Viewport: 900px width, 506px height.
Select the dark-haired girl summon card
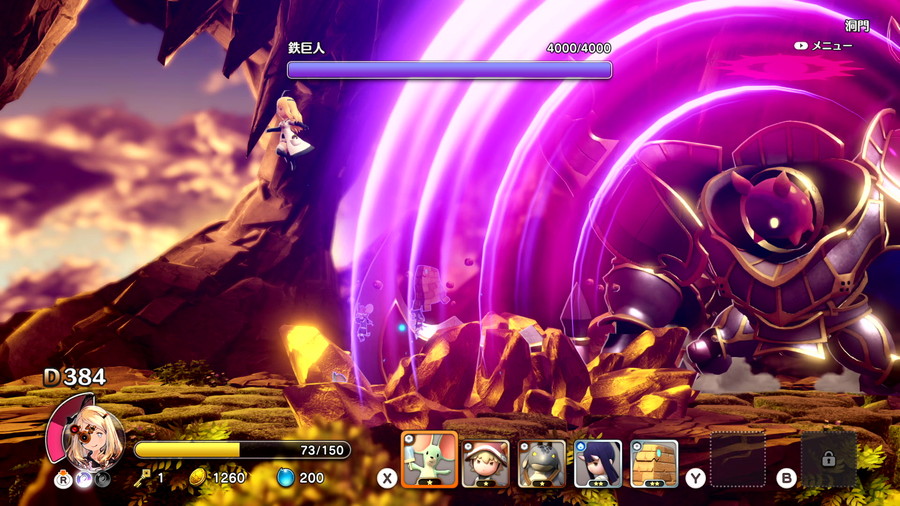click(598, 463)
